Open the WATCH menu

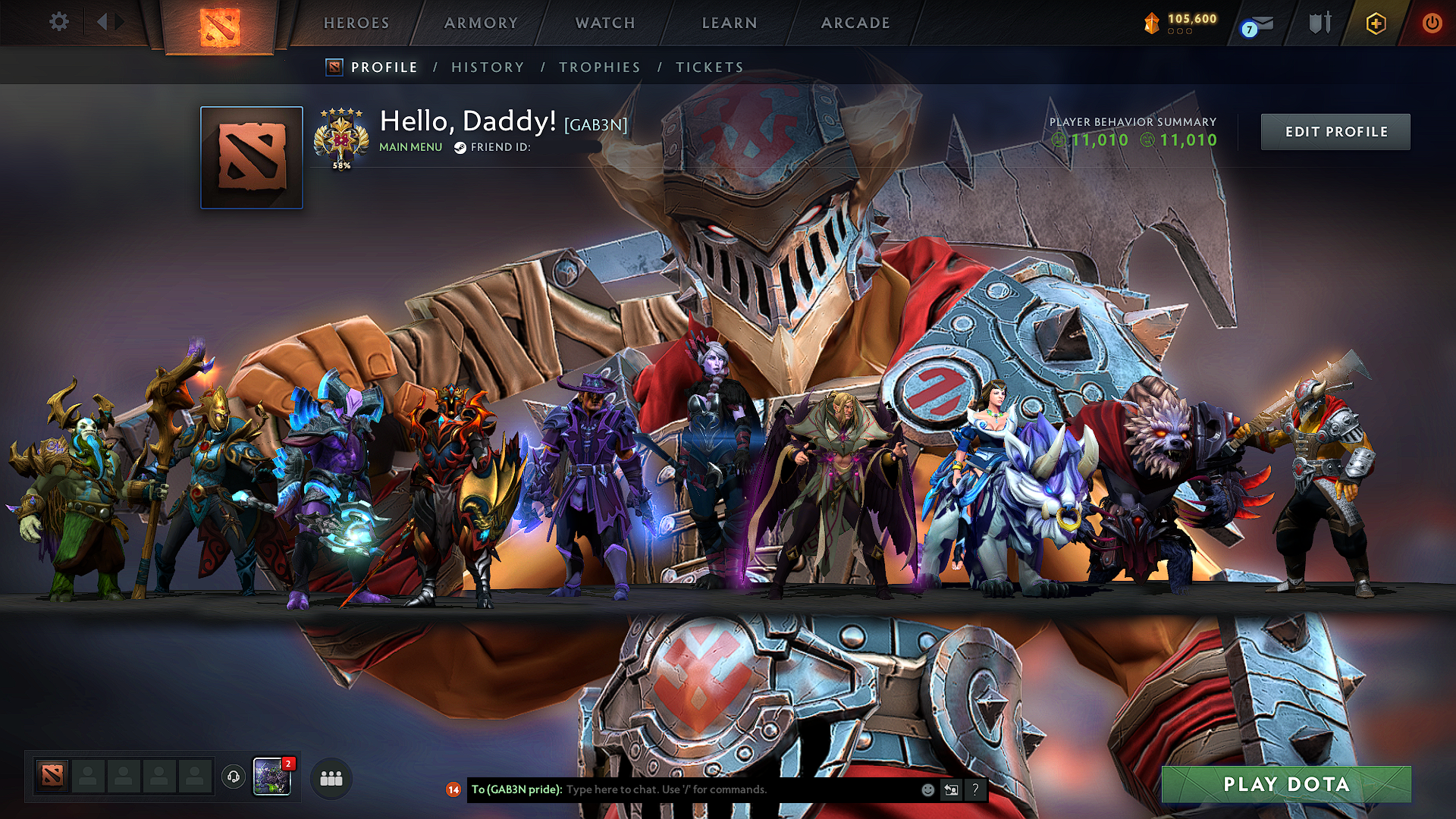[604, 23]
